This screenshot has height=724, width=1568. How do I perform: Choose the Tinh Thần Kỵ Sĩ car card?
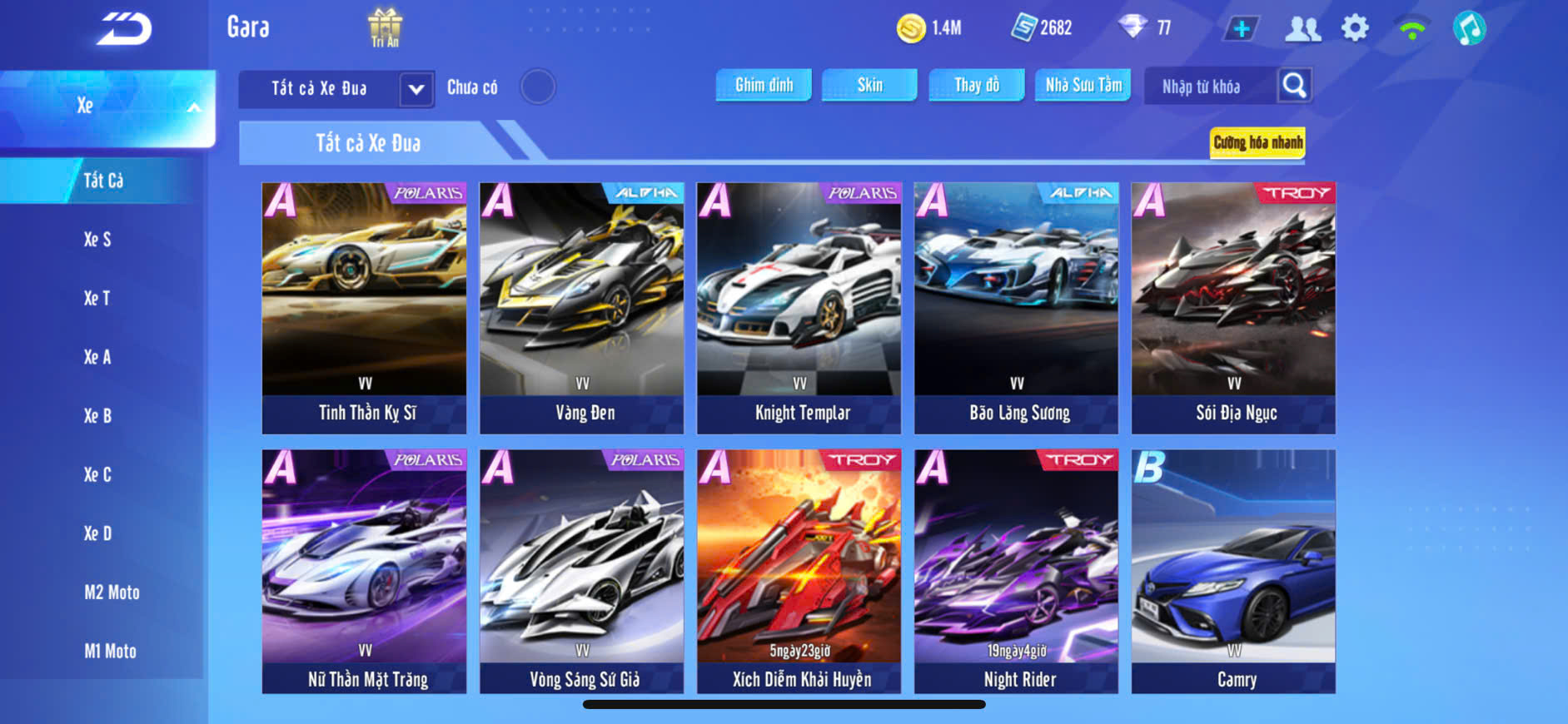pyautogui.click(x=365, y=308)
